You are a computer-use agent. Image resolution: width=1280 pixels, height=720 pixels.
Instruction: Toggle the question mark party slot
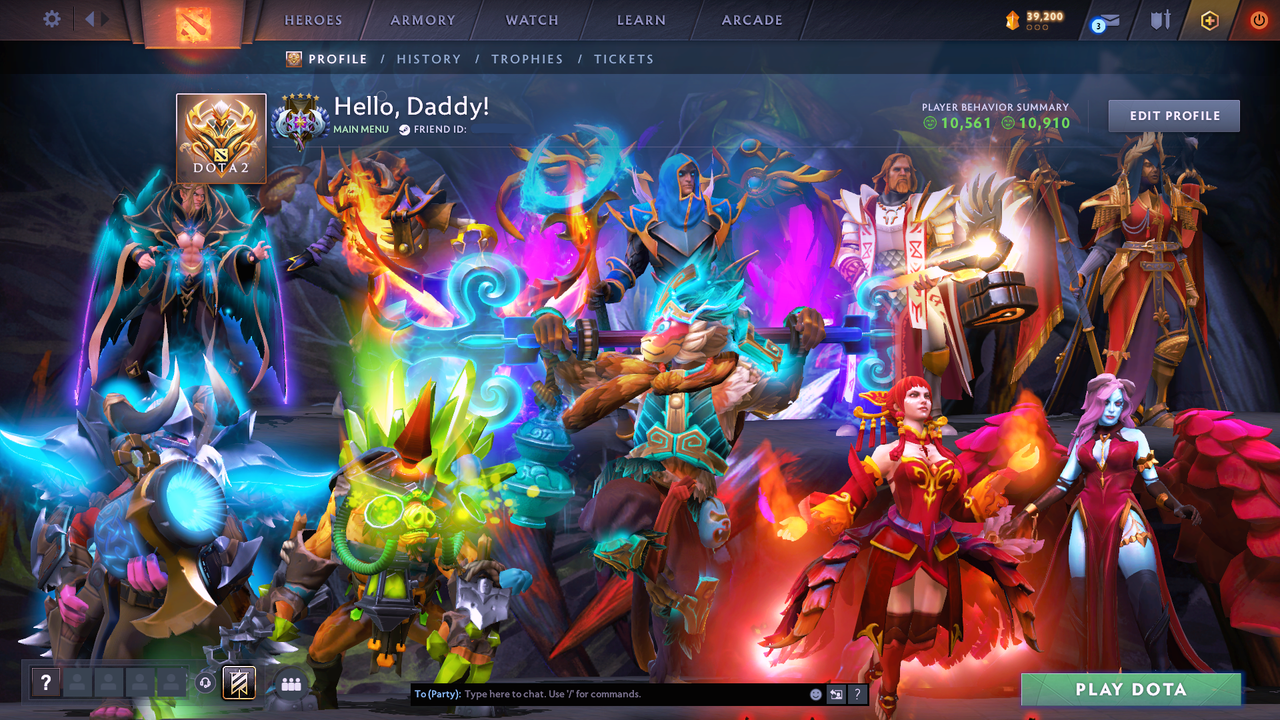46,682
